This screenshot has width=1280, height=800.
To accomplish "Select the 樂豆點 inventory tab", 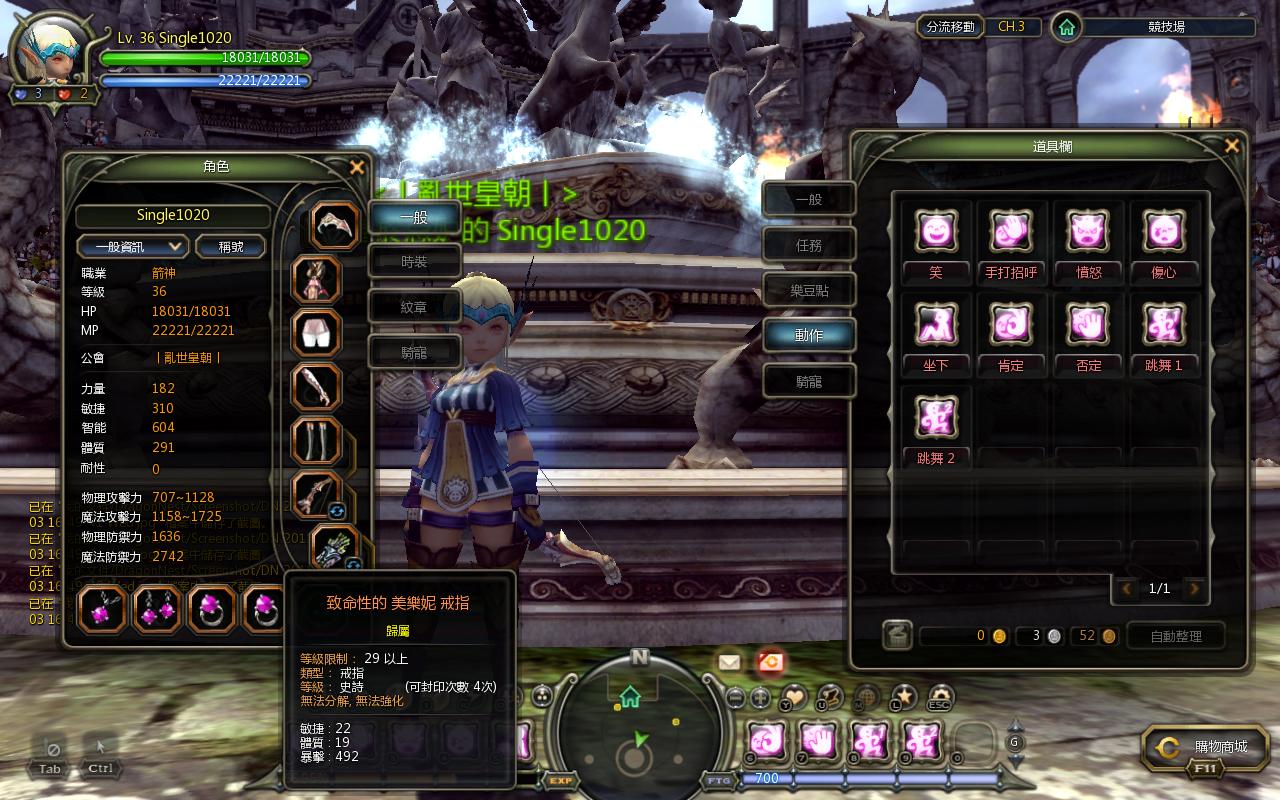I will tap(808, 291).
